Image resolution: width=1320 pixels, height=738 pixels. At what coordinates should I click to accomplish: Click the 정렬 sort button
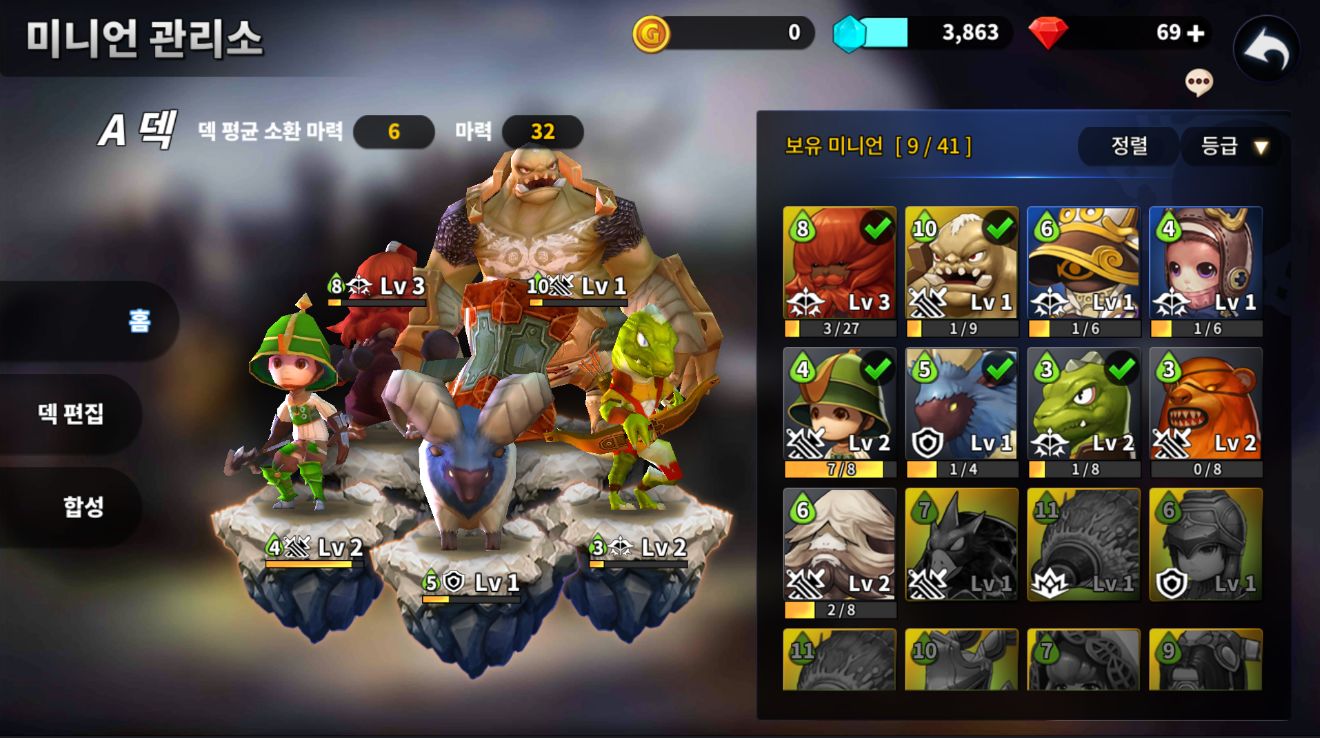pos(1129,146)
